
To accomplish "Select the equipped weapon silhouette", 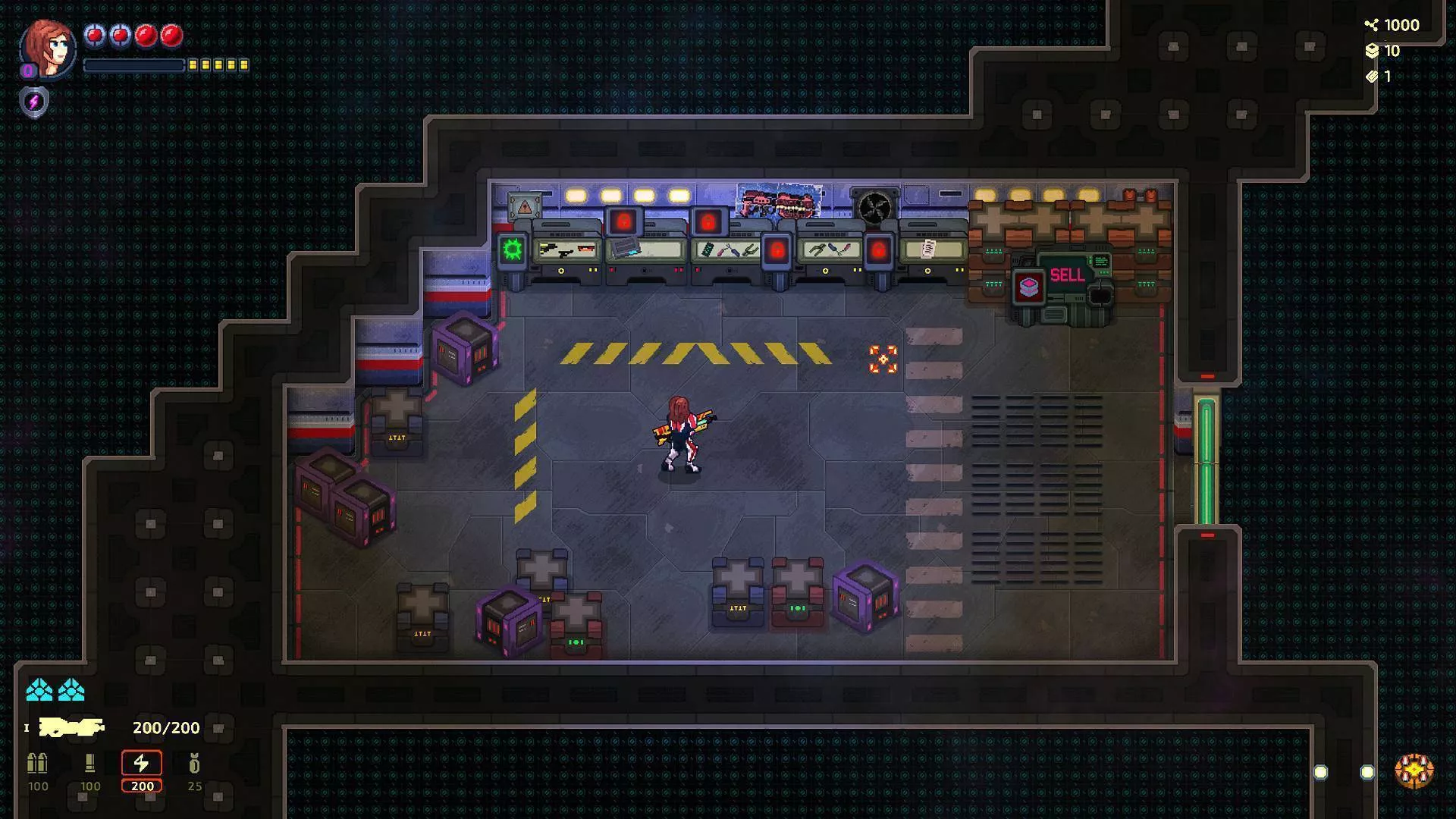I will click(71, 728).
